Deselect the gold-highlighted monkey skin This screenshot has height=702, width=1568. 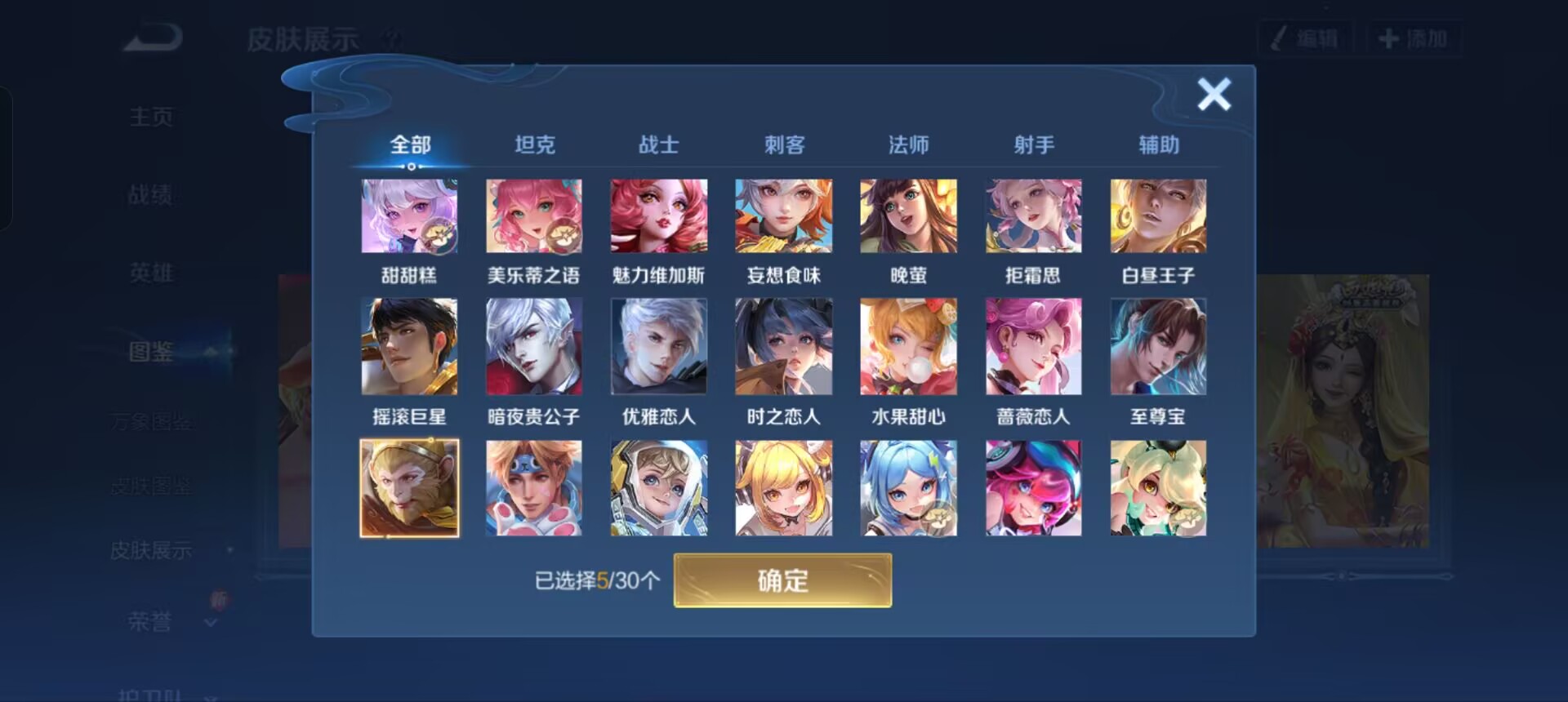409,487
